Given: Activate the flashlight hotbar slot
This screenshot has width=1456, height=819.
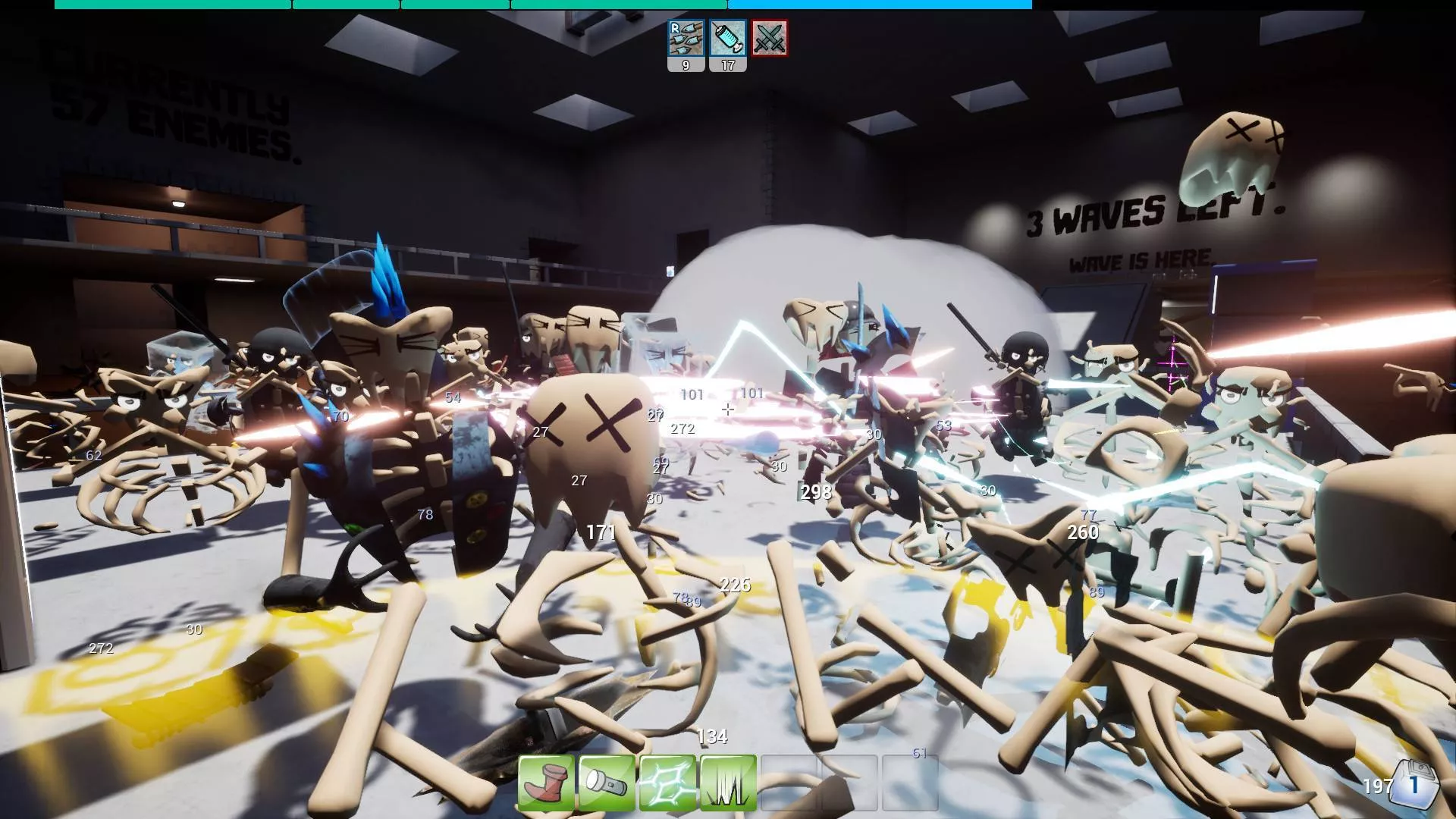Looking at the screenshot, I should tap(607, 783).
